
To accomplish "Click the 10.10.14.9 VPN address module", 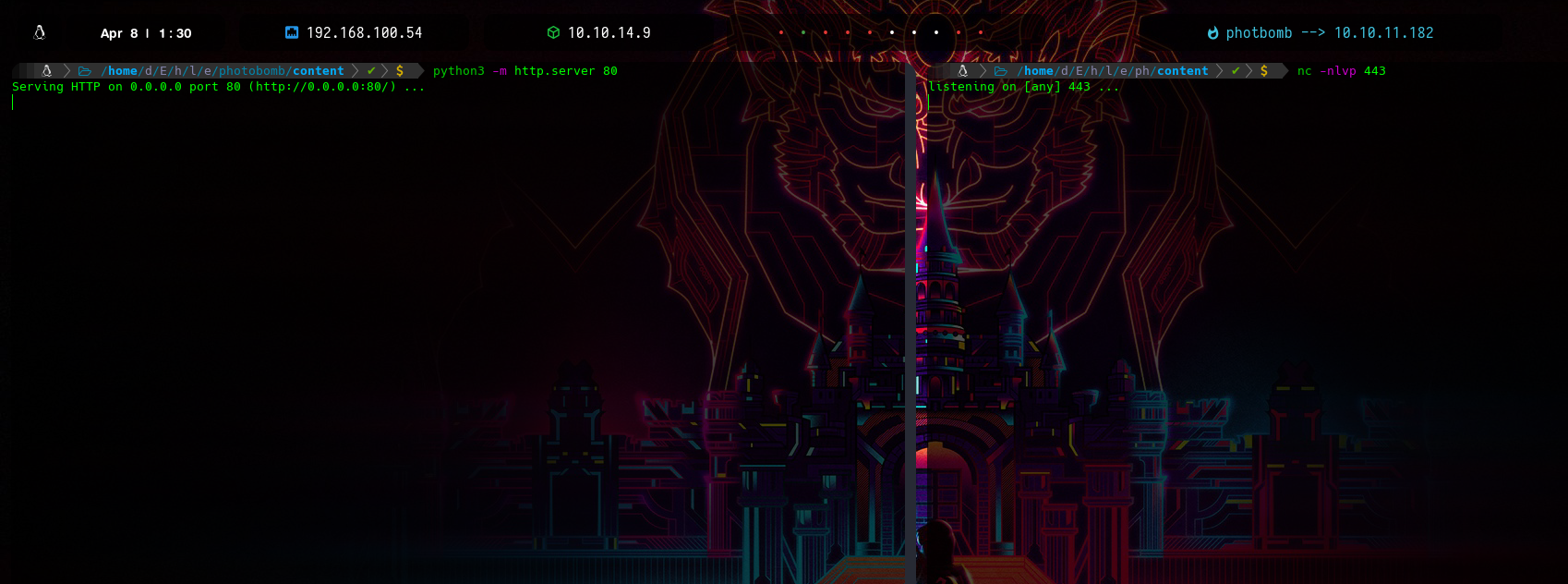I will (598, 33).
